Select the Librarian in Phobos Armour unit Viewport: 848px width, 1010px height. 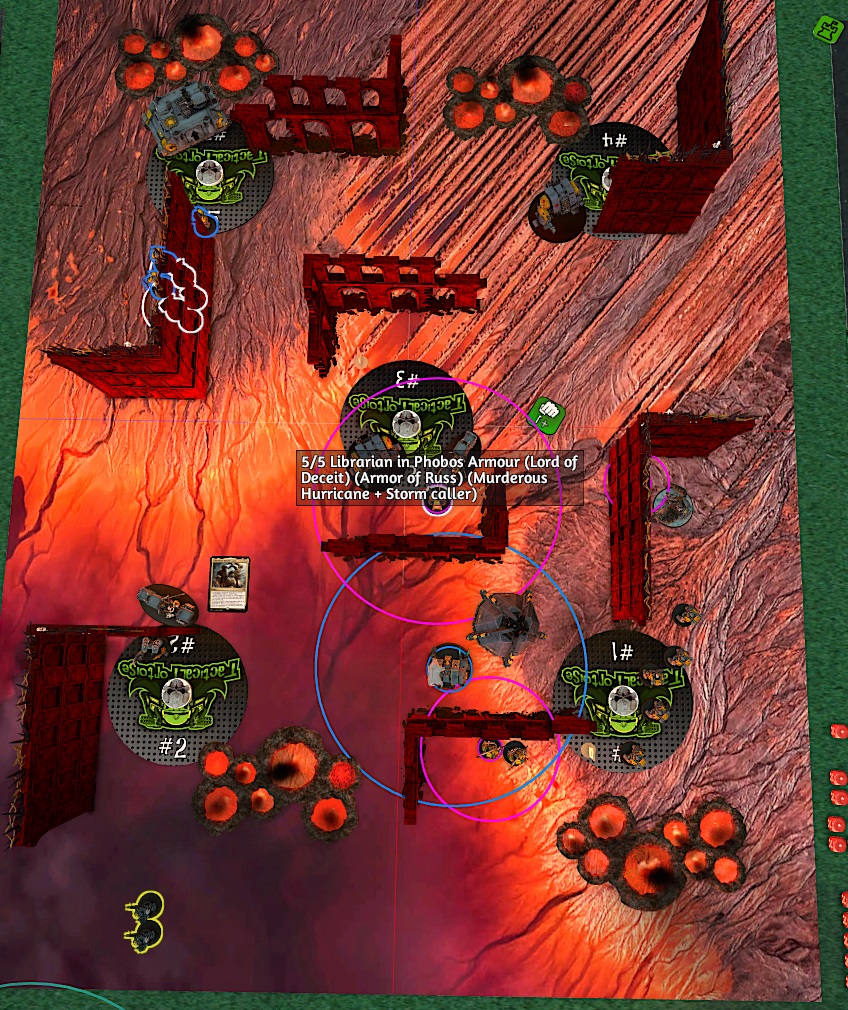pyautogui.click(x=437, y=503)
